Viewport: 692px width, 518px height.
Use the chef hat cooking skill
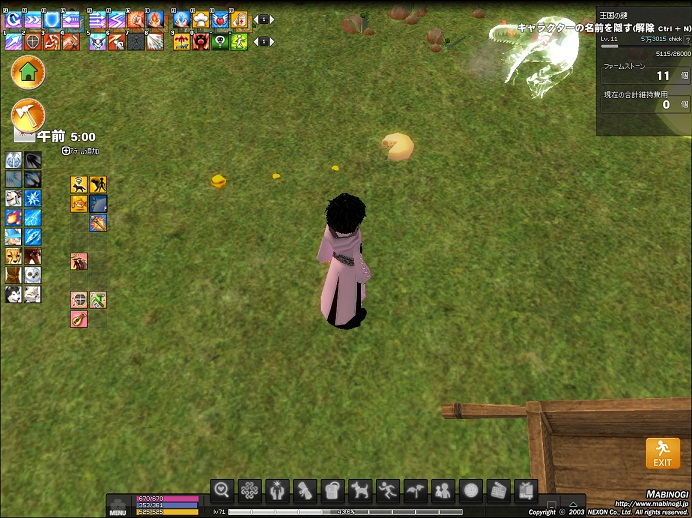(x=201, y=19)
